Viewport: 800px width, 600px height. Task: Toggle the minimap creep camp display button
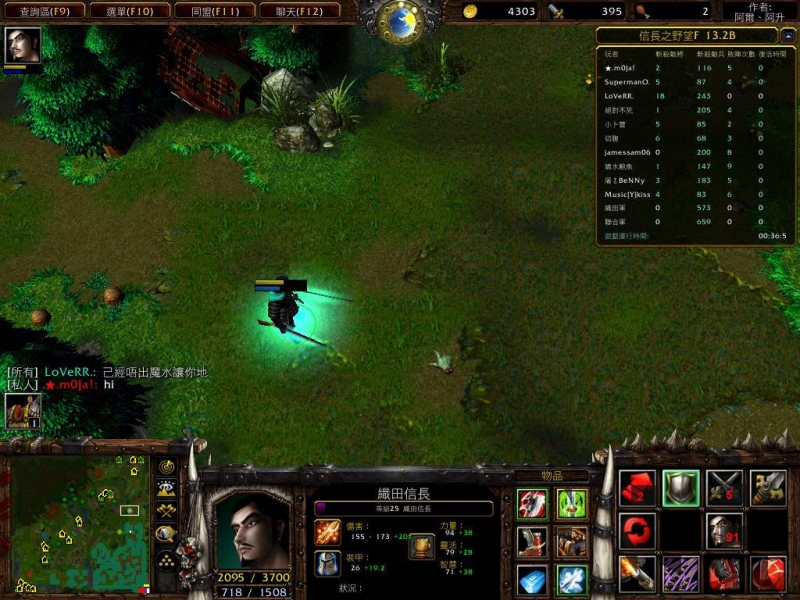166,533
